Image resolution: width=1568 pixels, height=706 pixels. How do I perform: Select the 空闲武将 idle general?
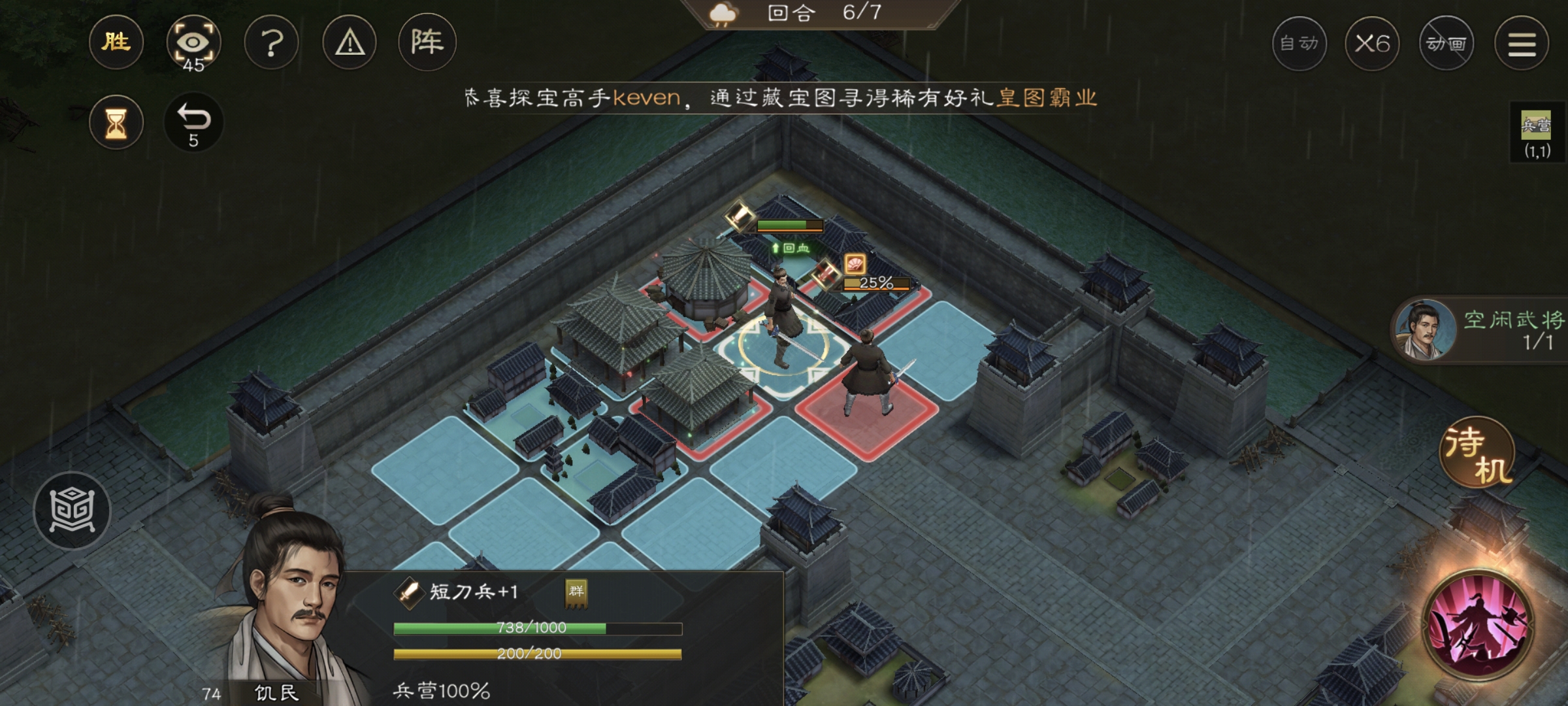point(1480,330)
